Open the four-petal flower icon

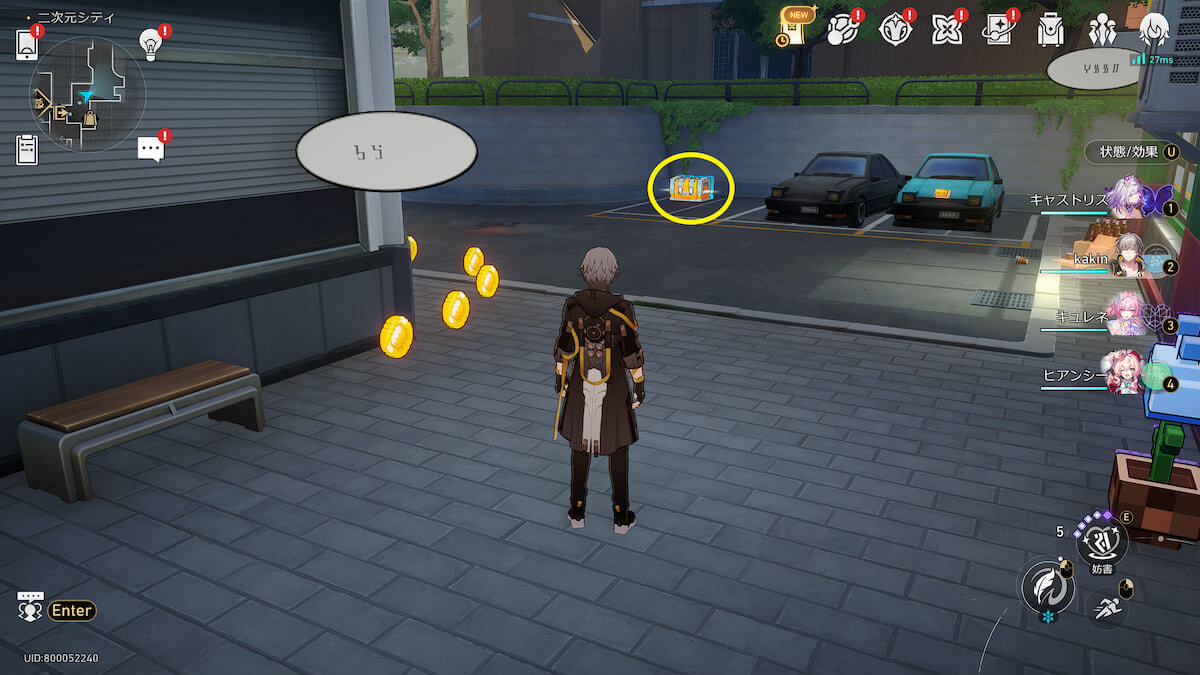click(946, 30)
